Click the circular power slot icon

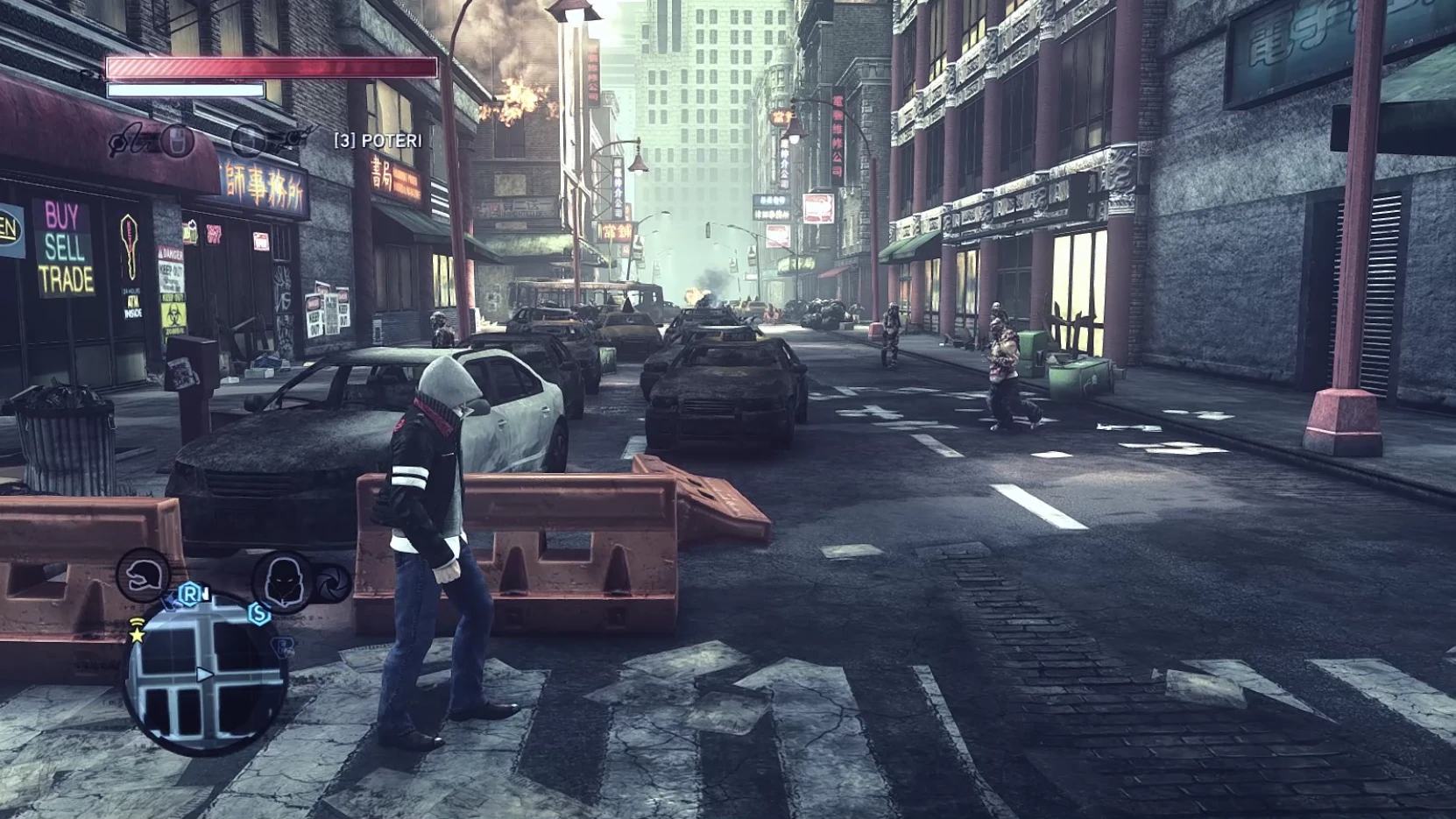click(251, 141)
